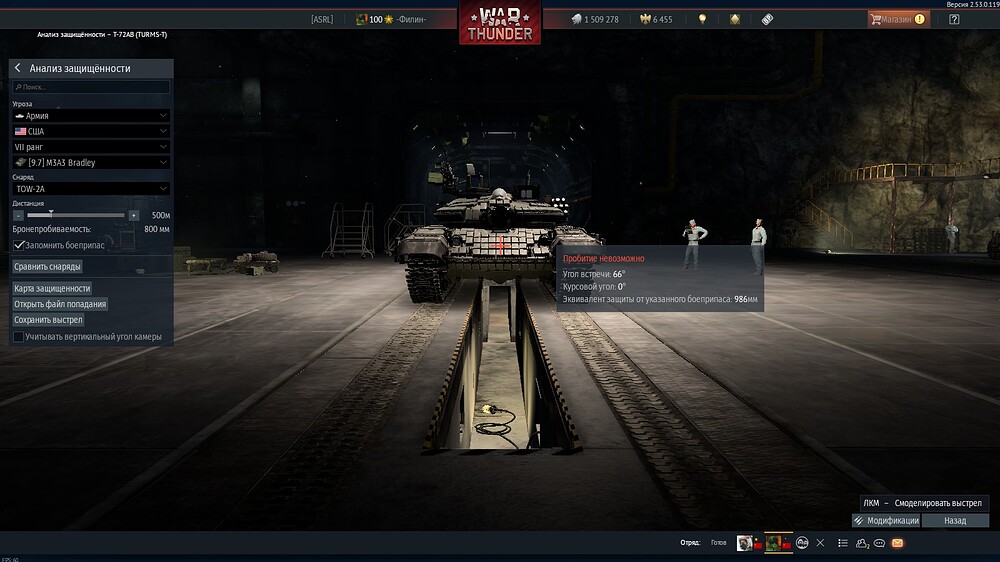Open the Магазин shop
Viewport: 1000px width, 562px height.
pos(897,19)
